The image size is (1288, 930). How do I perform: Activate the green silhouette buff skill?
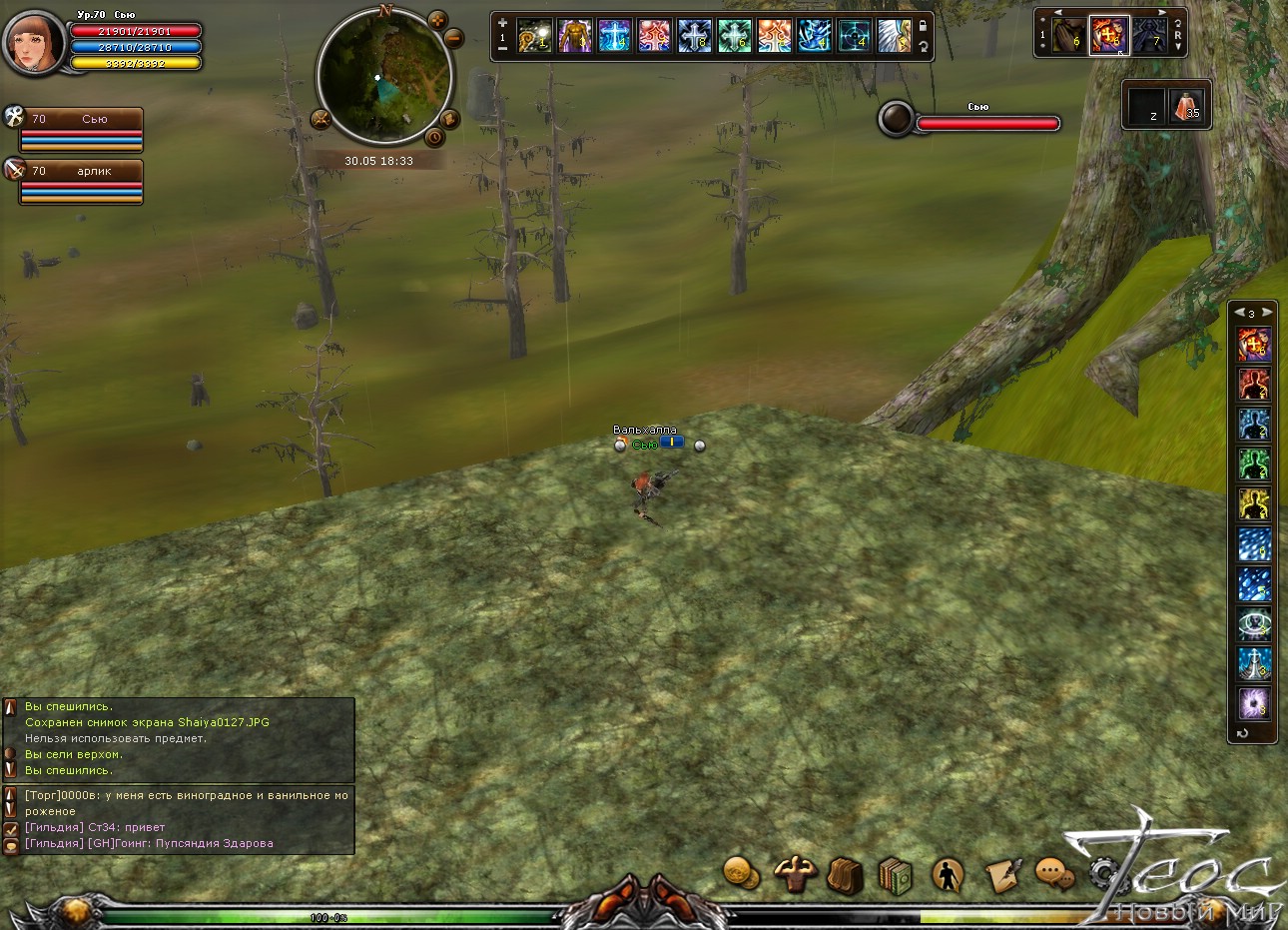[x=1253, y=464]
